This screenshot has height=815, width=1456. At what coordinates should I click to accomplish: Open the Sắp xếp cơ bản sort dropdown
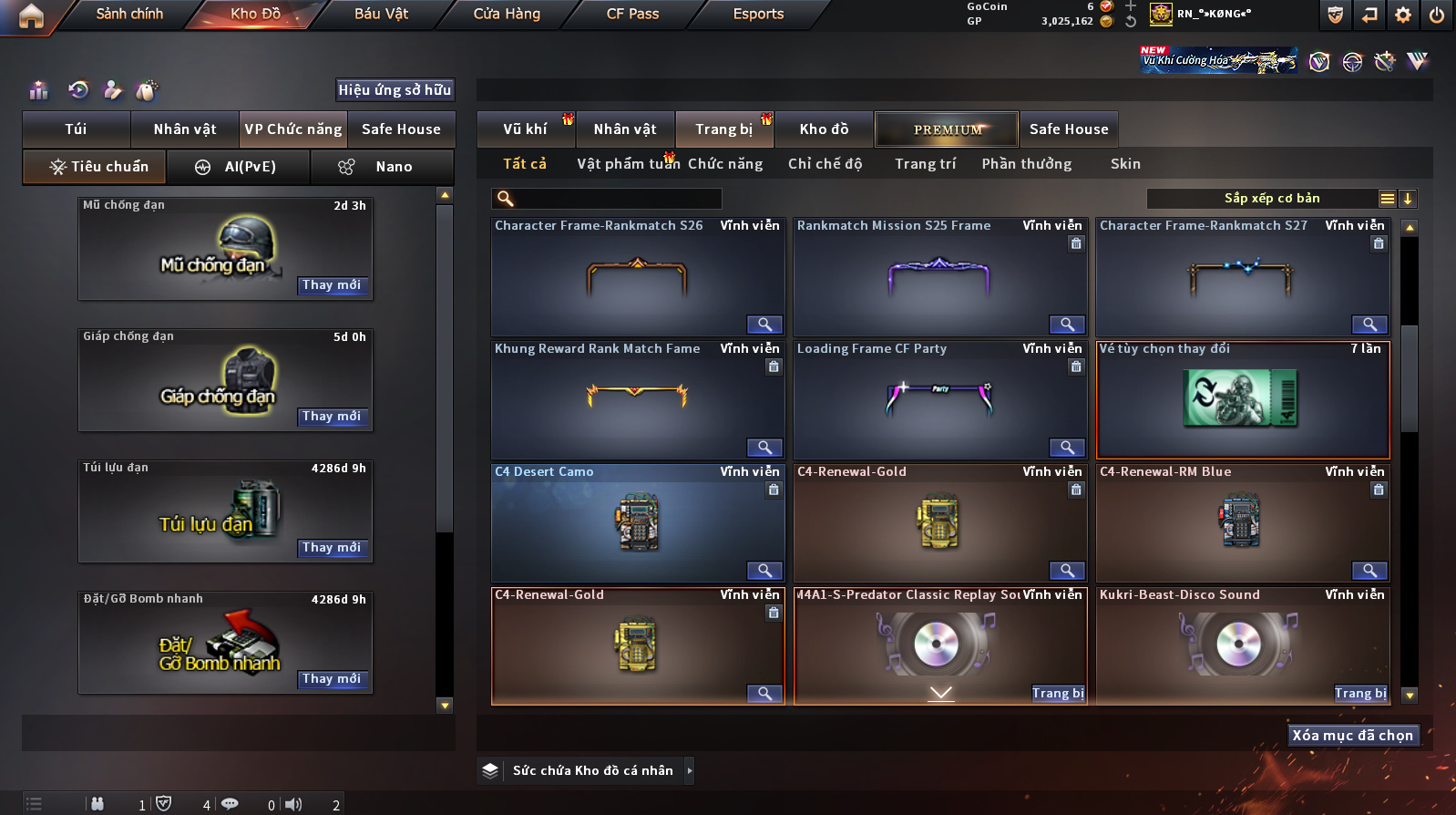(x=1271, y=199)
